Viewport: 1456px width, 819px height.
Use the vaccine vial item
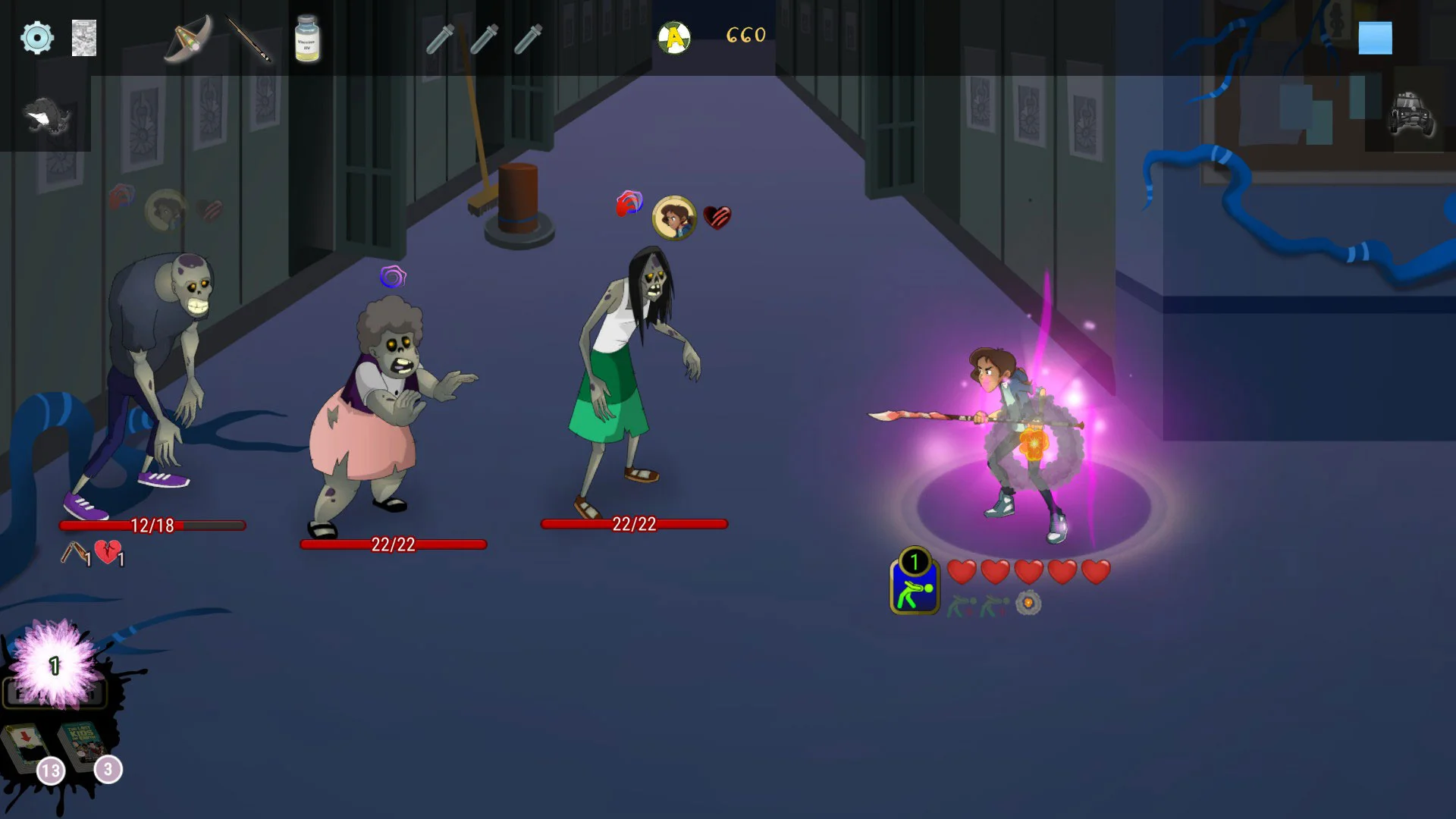point(307,39)
